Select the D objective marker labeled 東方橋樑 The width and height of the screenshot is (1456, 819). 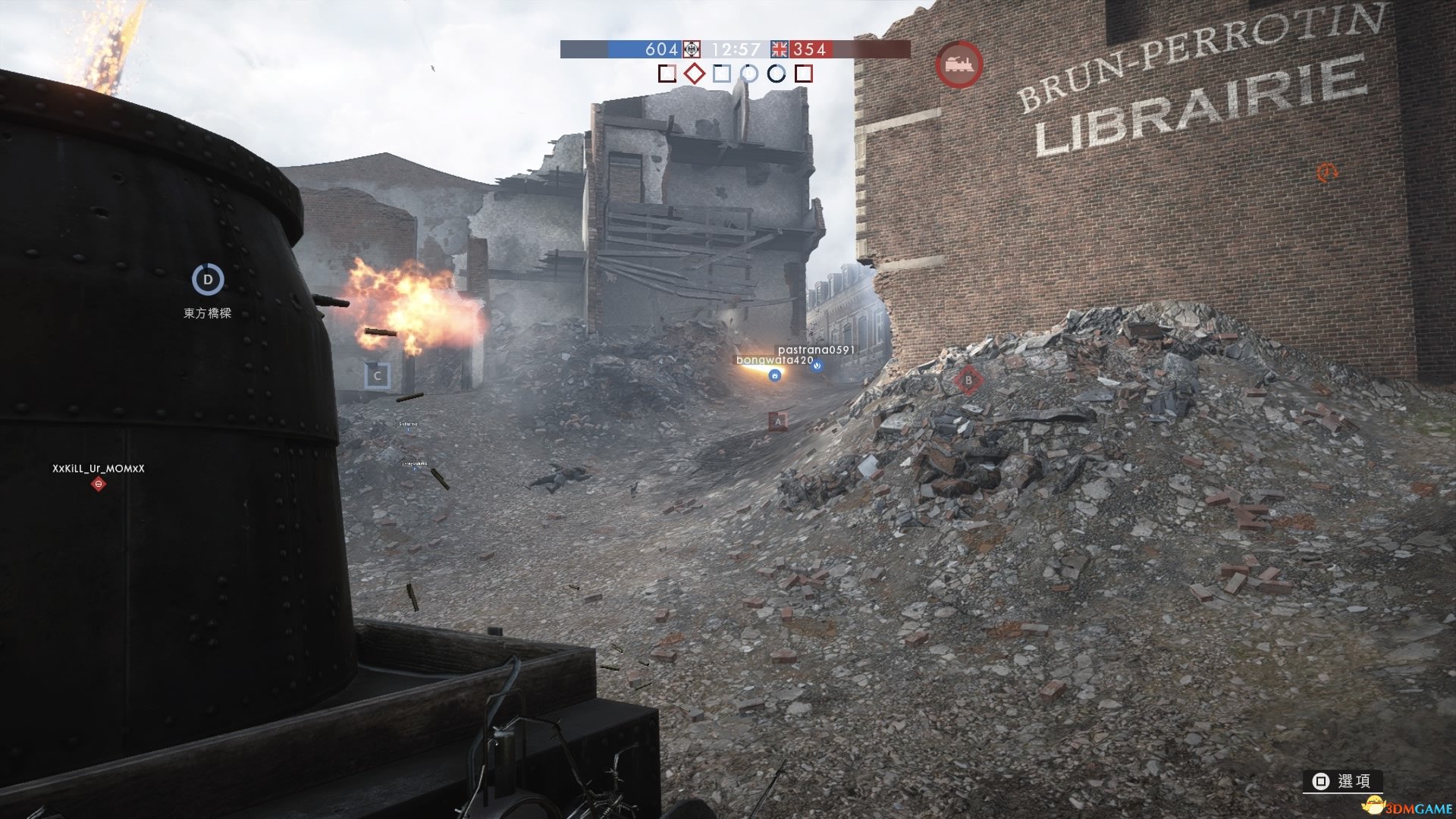(x=207, y=280)
